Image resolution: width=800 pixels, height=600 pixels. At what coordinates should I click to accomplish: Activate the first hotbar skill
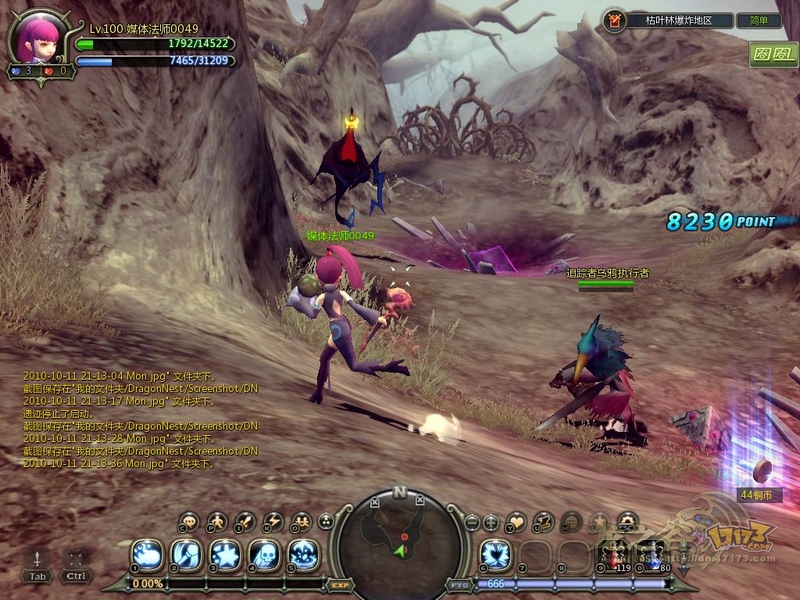click(147, 553)
